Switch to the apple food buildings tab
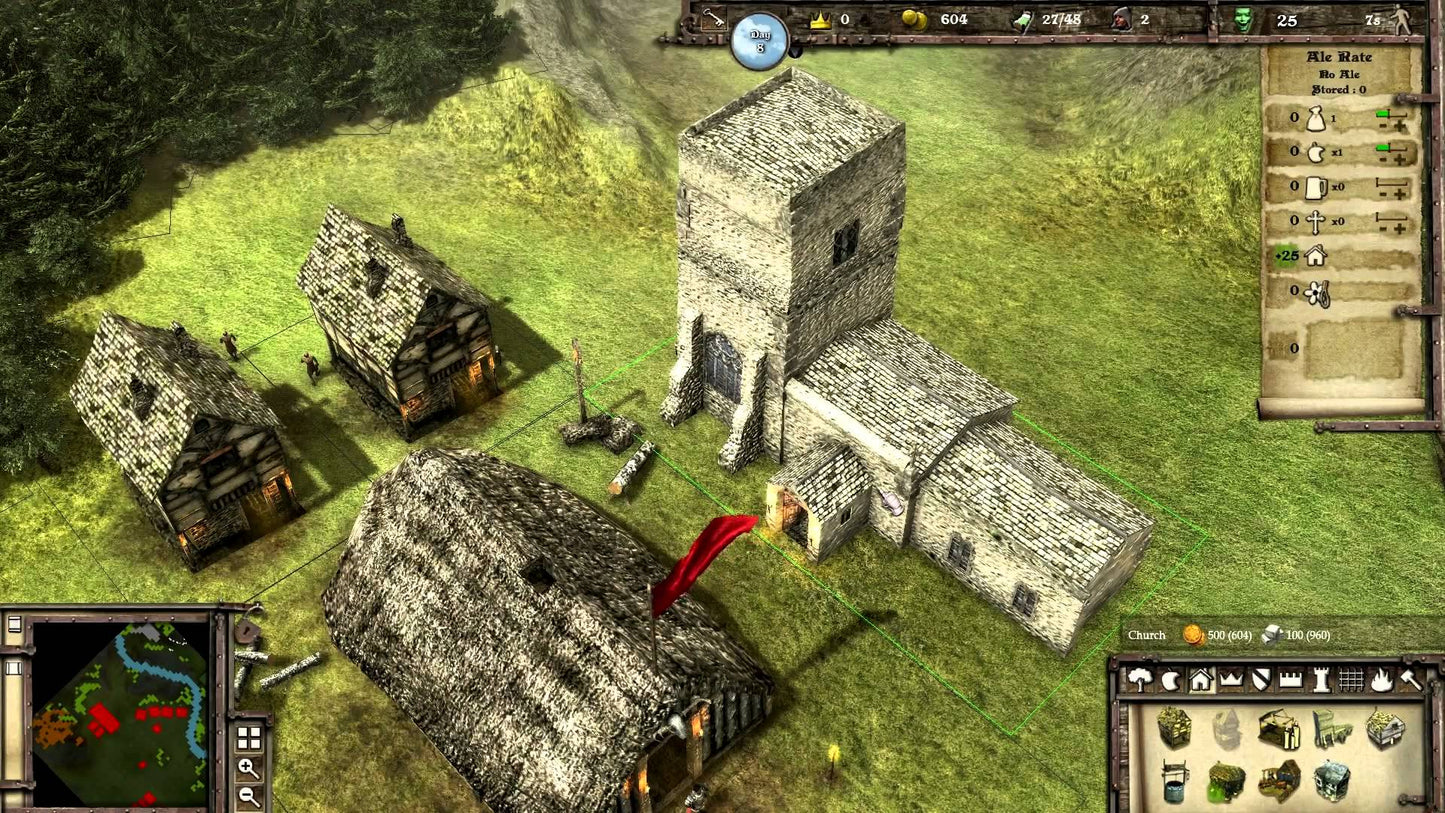Screen dimensions: 1445x813 [x=1170, y=680]
